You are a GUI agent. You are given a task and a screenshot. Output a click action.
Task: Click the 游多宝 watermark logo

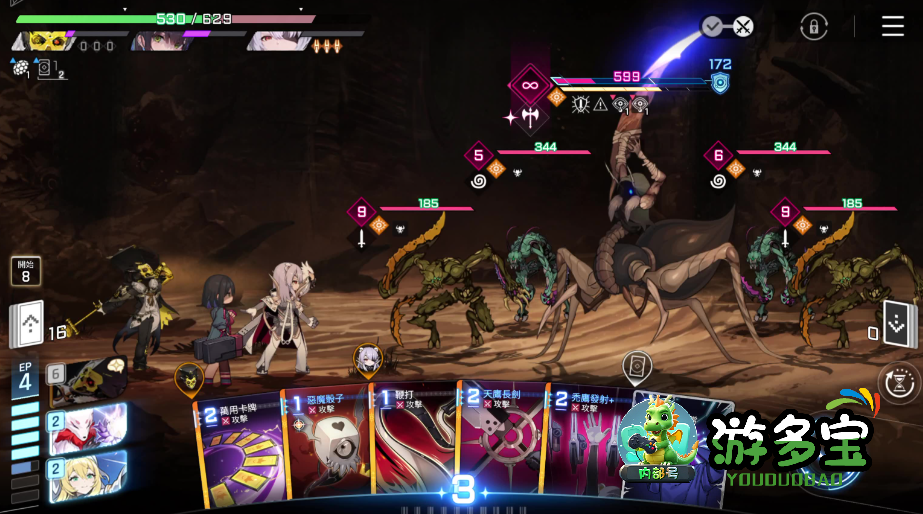pyautogui.click(x=790, y=442)
